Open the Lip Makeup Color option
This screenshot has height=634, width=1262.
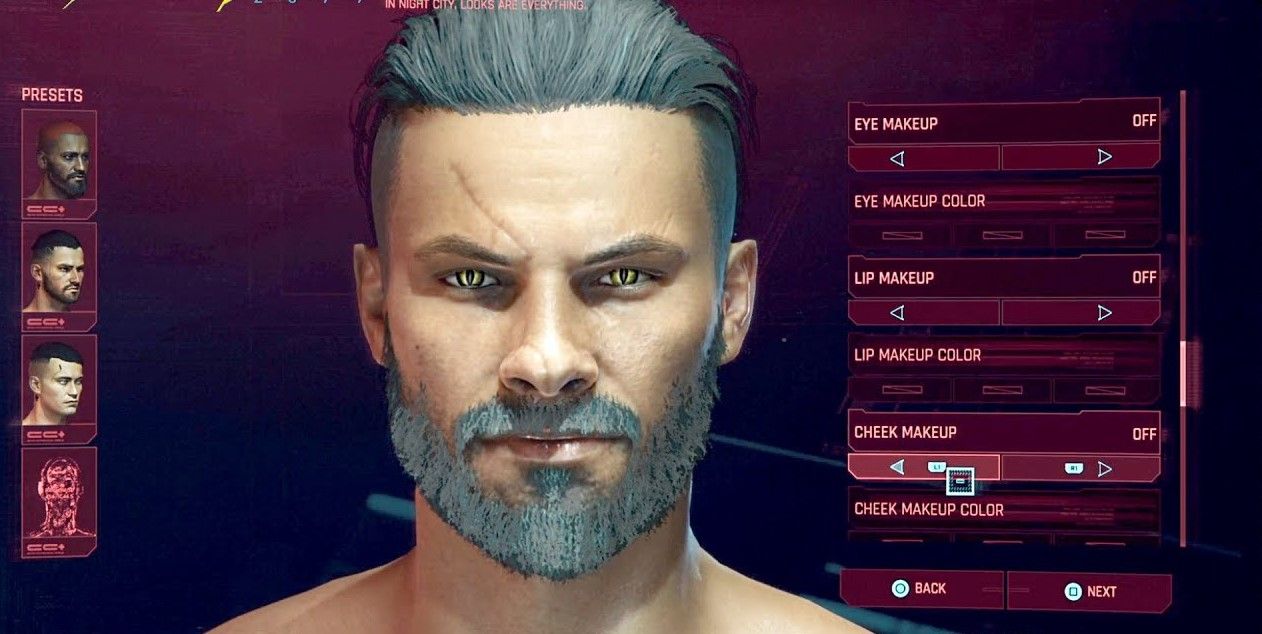tap(1003, 355)
